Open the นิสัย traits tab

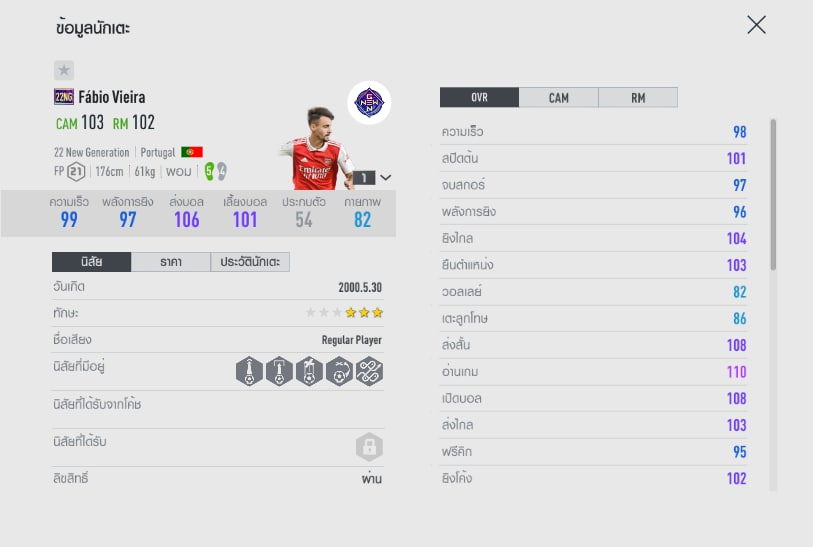tap(91, 262)
